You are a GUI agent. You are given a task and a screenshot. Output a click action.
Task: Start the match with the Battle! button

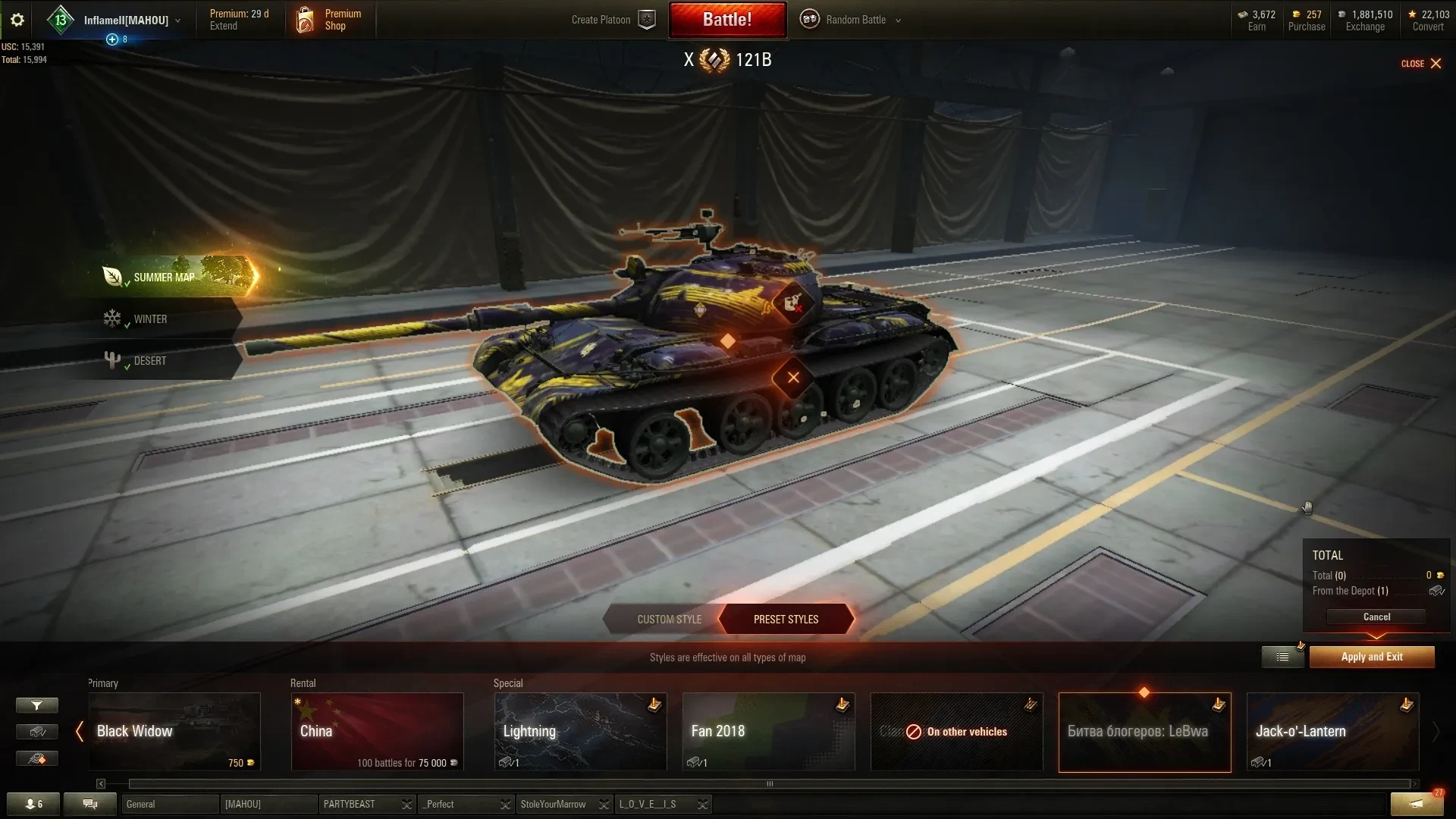(x=726, y=20)
